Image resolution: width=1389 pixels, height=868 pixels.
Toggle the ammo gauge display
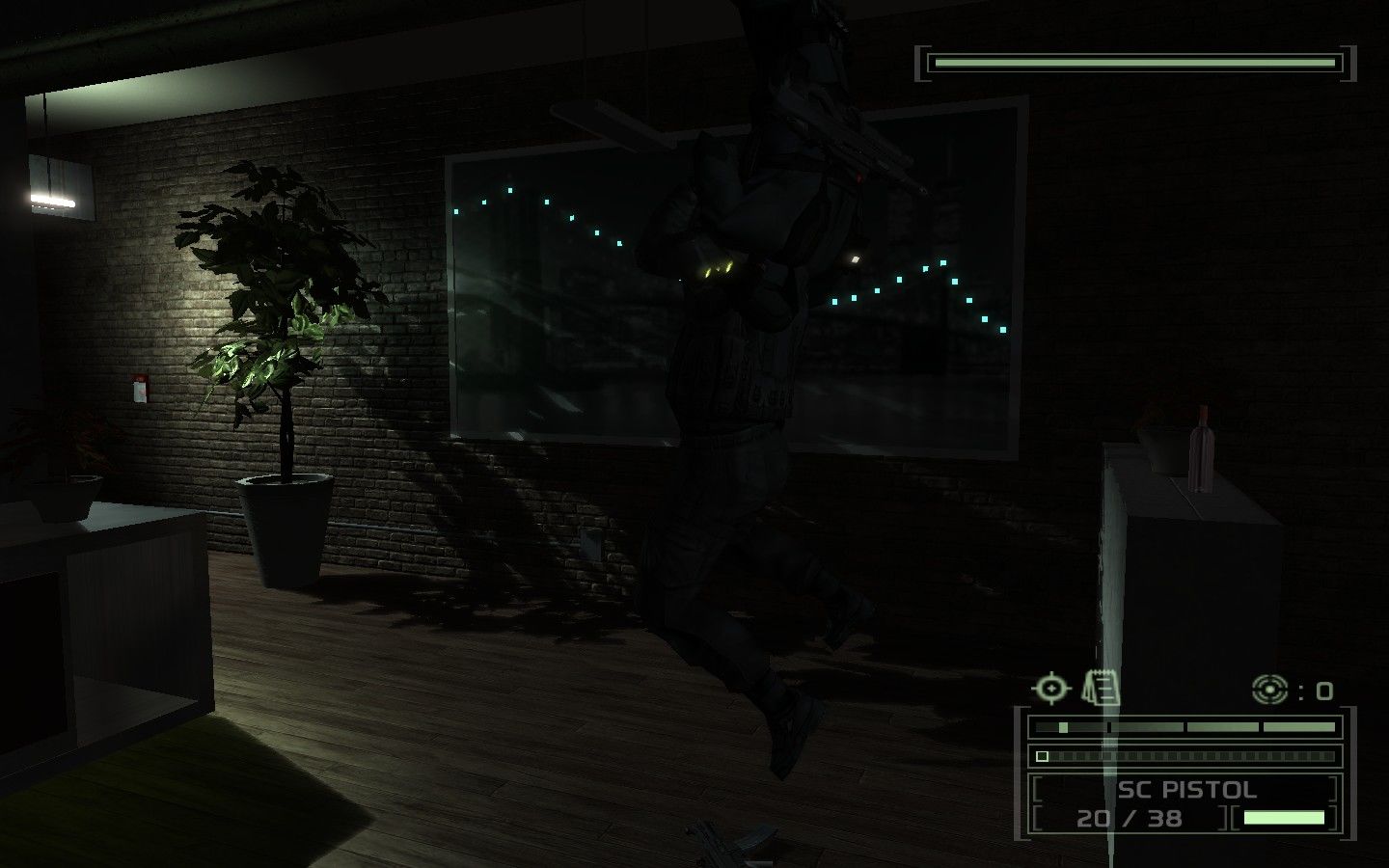(1285, 815)
